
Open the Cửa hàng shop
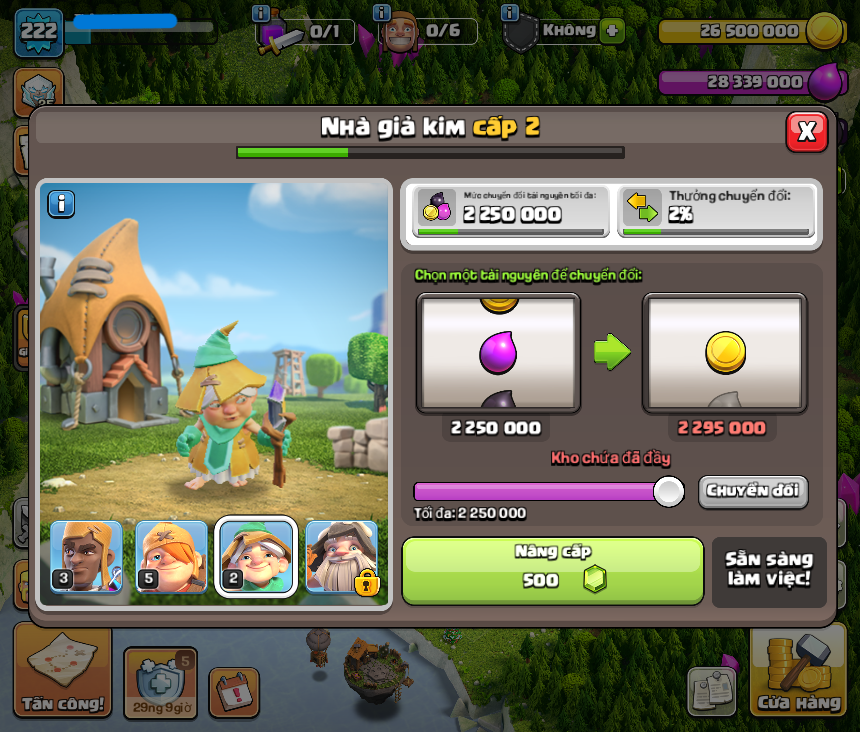point(798,672)
